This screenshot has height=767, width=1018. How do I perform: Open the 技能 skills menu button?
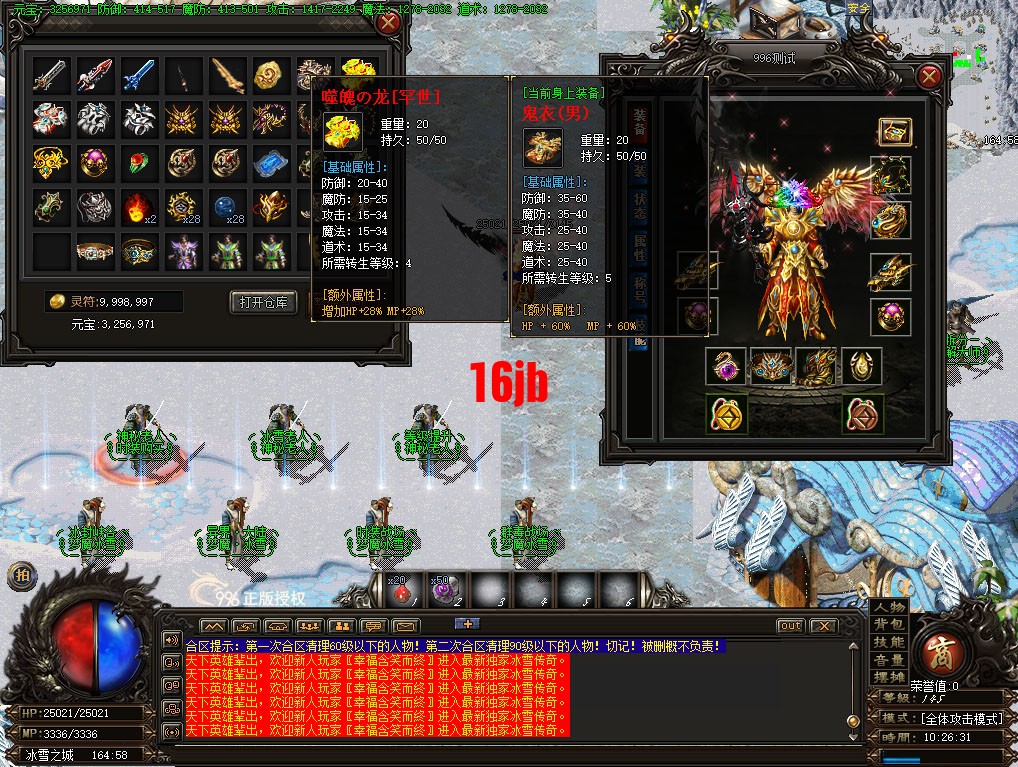[x=889, y=642]
